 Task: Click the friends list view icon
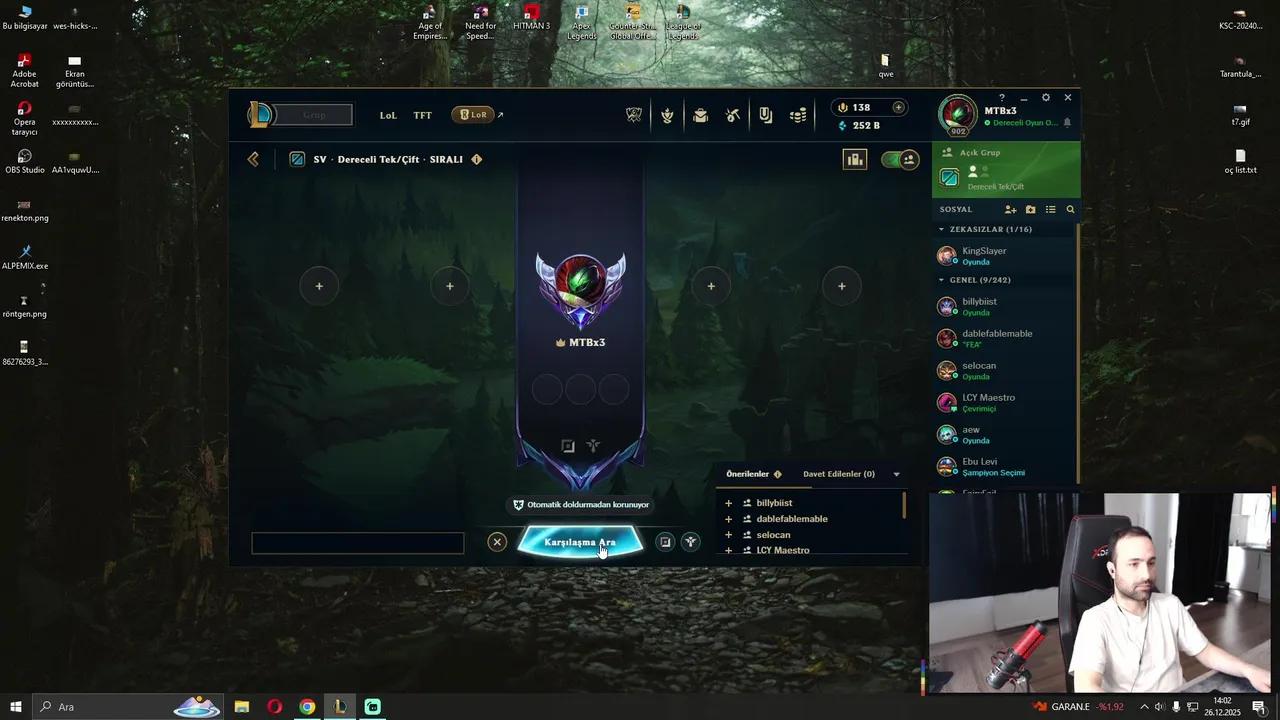tap(1050, 209)
